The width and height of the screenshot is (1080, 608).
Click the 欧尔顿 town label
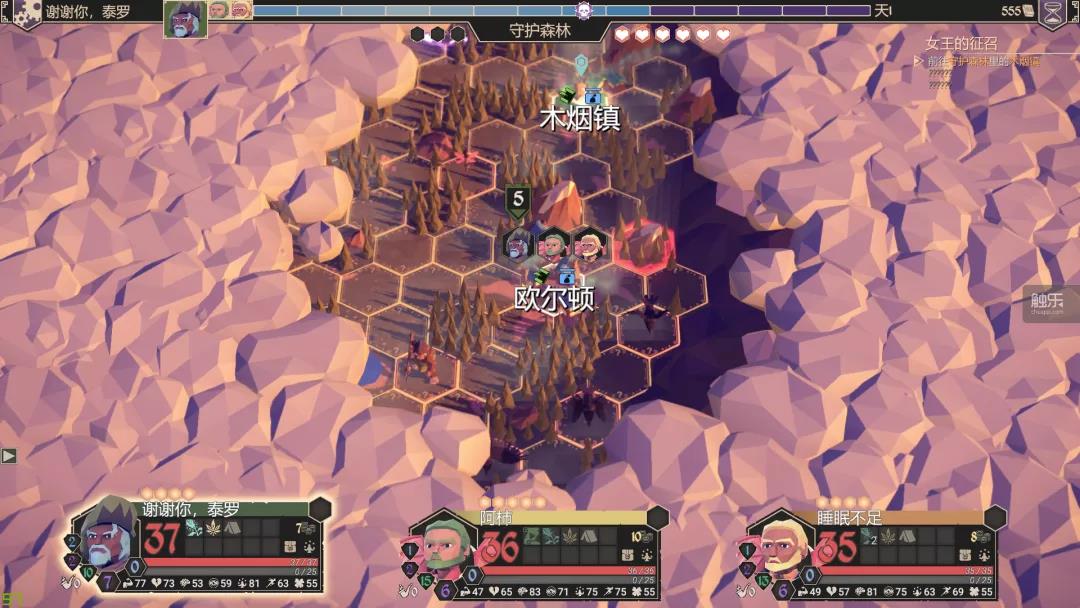[555, 300]
